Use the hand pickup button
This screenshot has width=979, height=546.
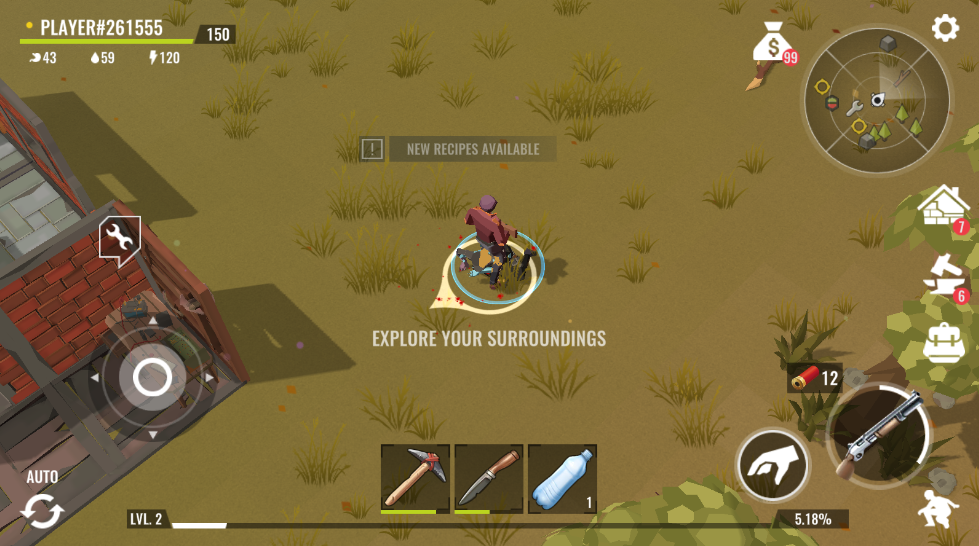click(772, 465)
